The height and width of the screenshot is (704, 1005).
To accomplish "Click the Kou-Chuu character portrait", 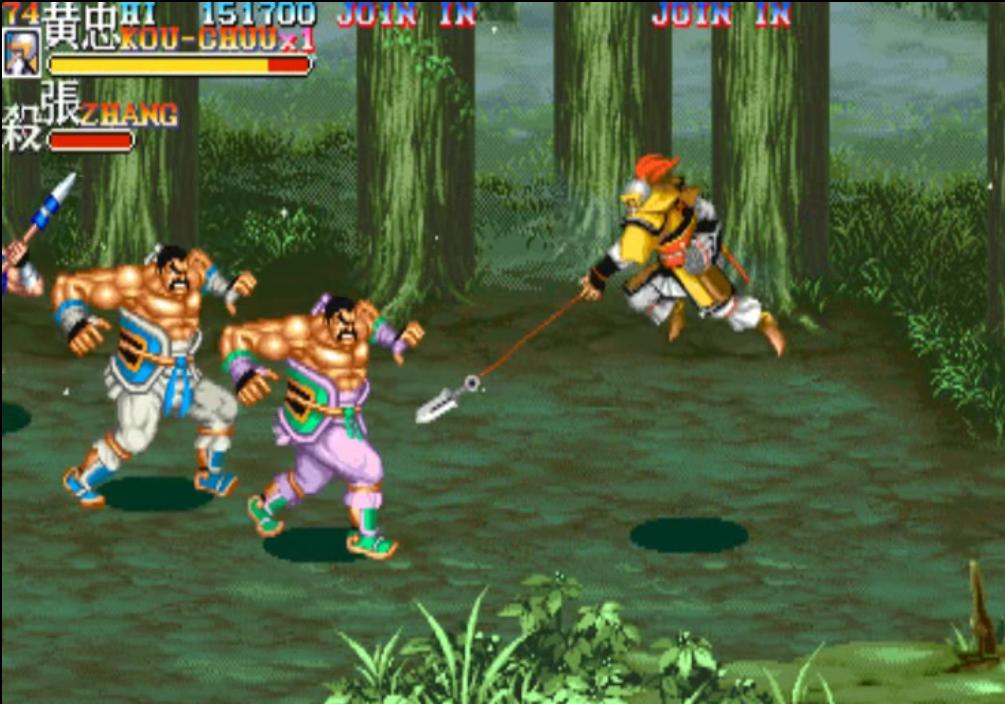I will [x=21, y=53].
